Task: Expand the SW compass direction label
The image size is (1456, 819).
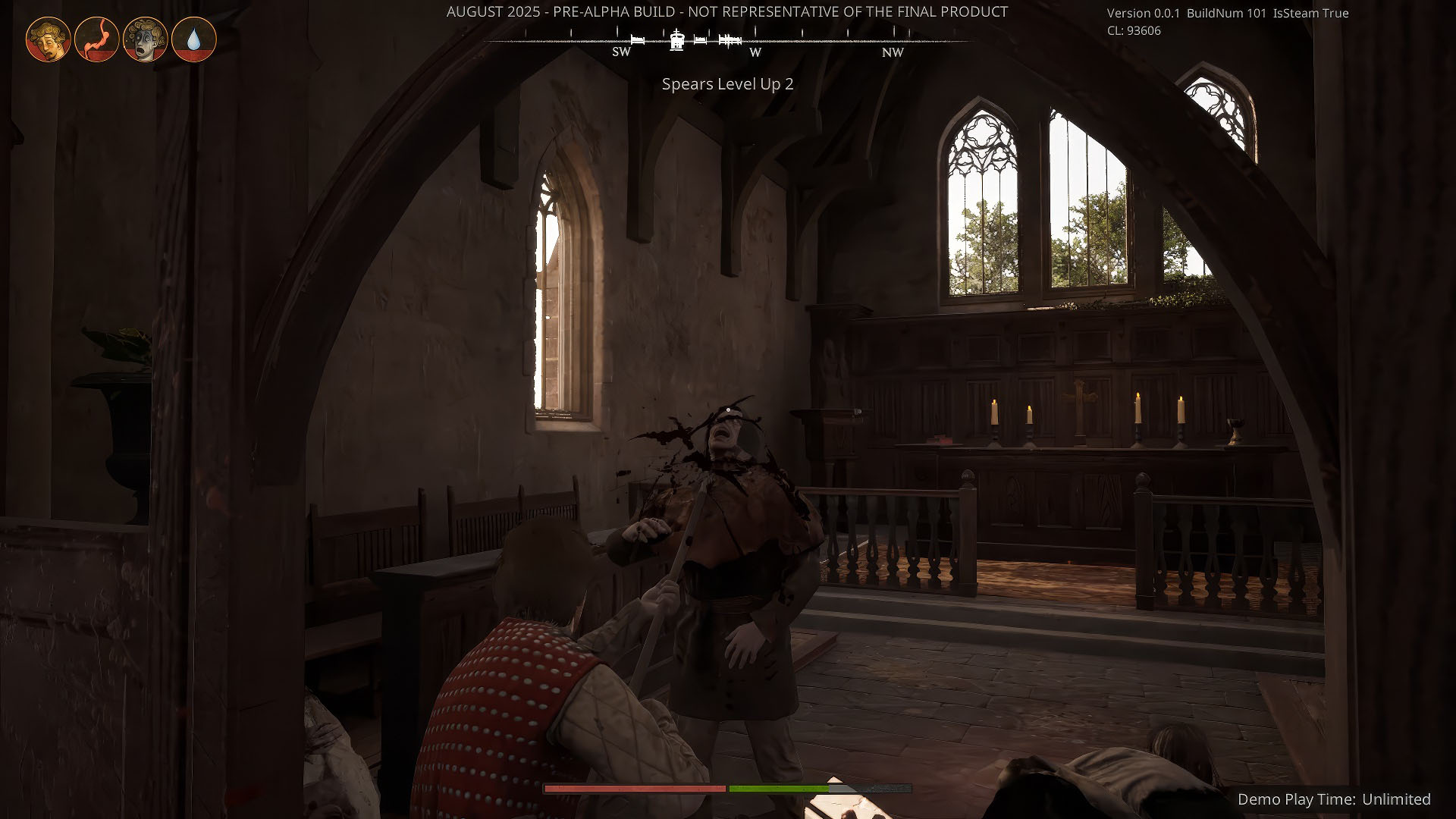Action: pyautogui.click(x=621, y=52)
